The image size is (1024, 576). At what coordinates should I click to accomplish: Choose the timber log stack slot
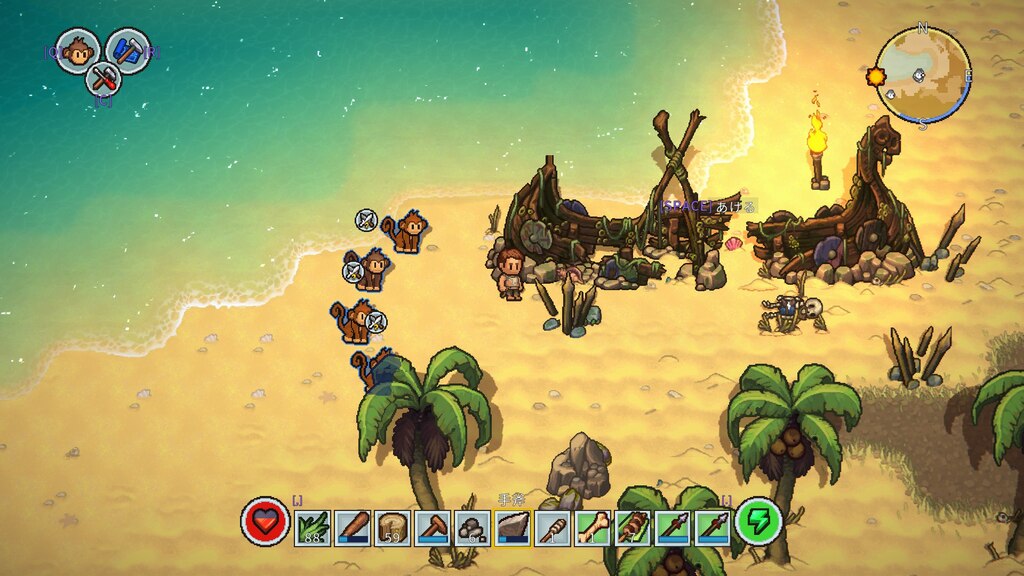point(392,527)
